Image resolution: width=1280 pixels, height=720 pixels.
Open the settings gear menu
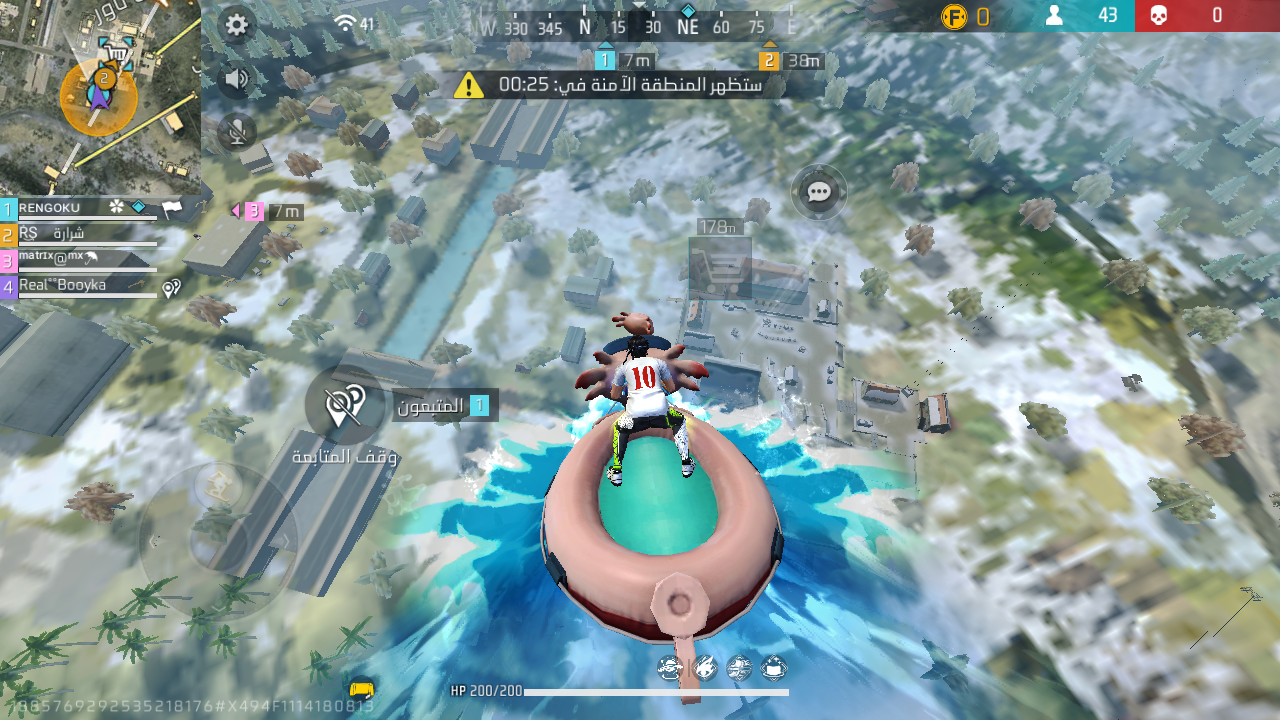pyautogui.click(x=237, y=25)
